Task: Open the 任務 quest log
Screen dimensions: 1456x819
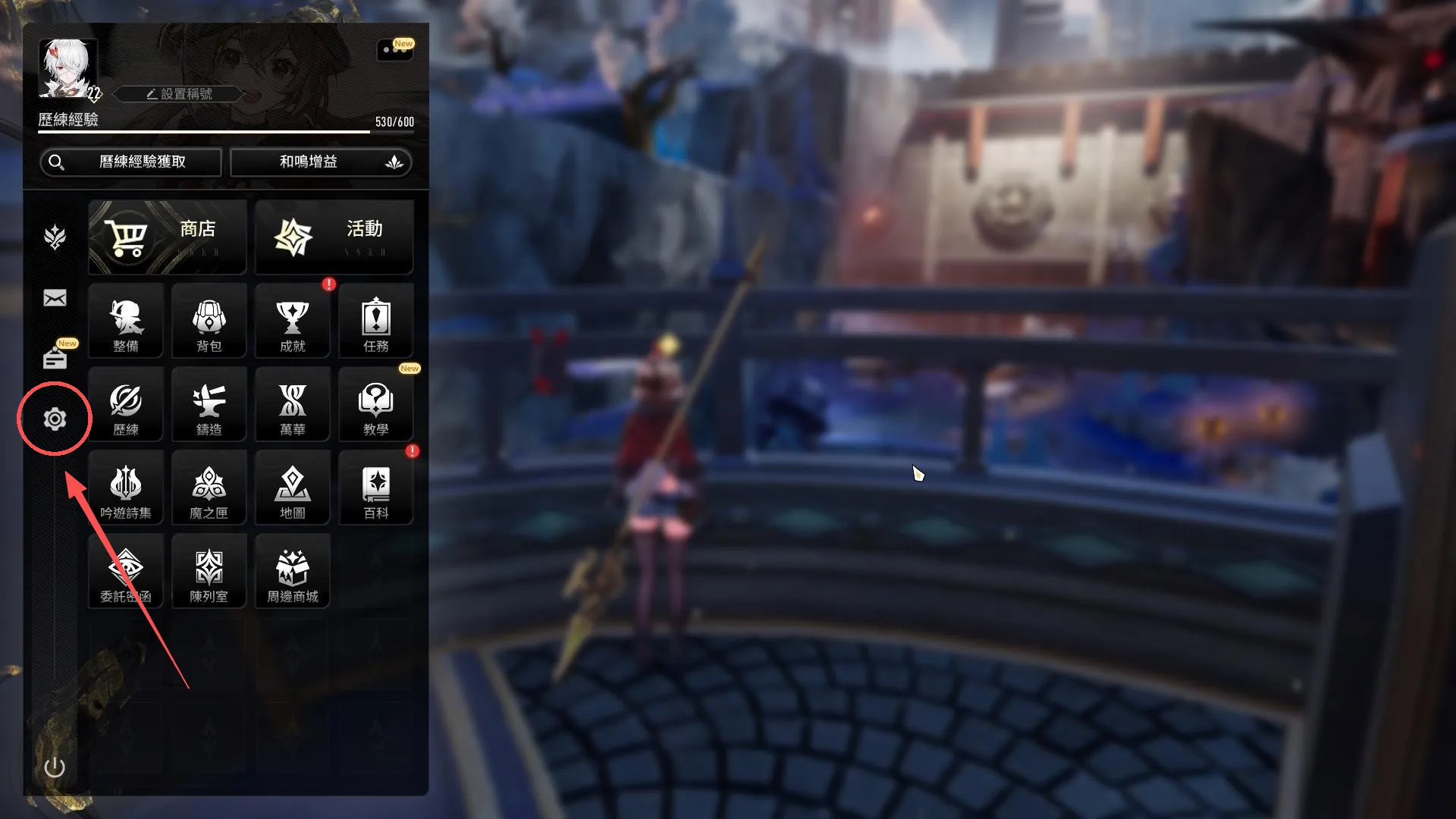Action: [376, 322]
